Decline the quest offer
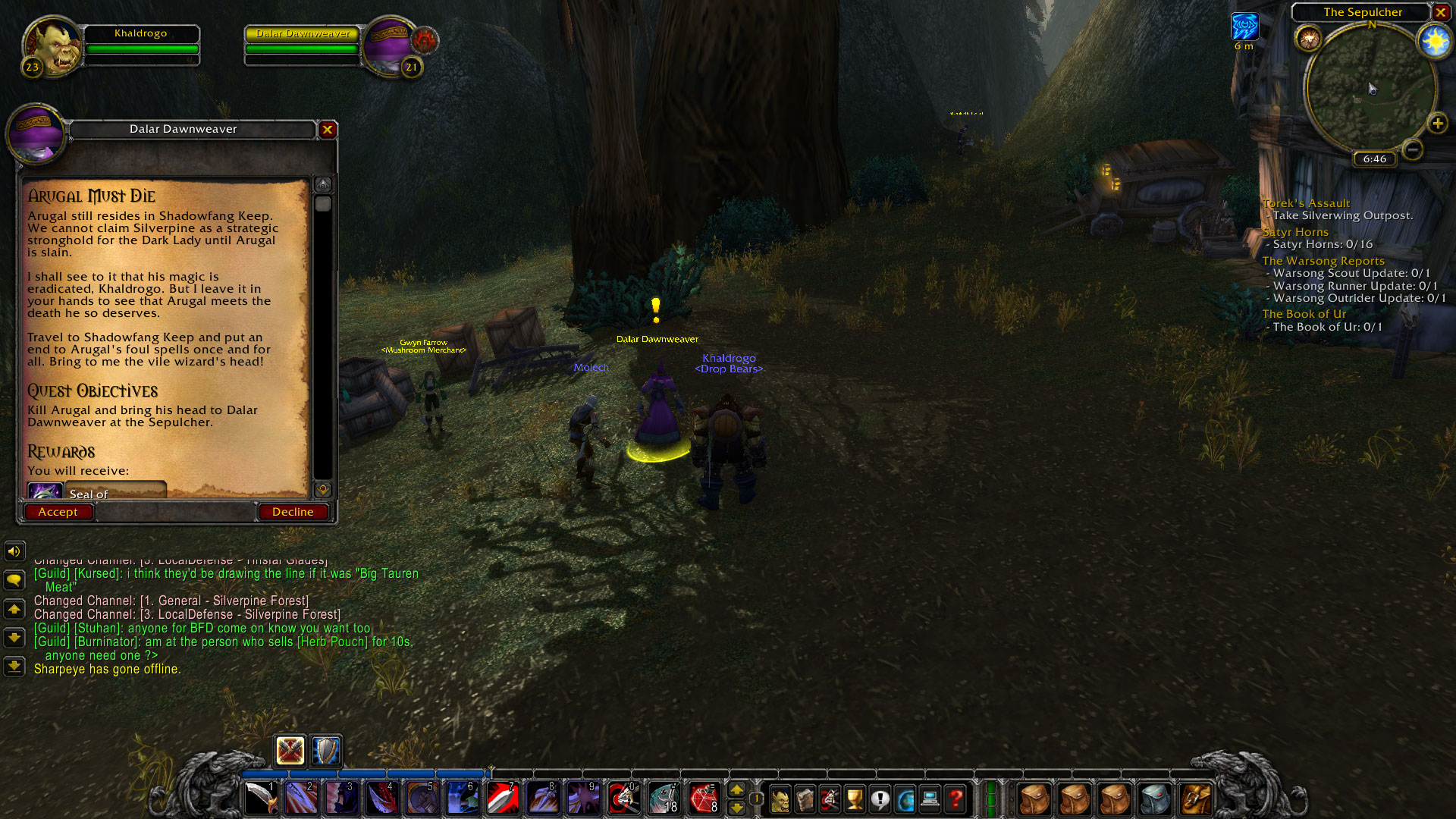The image size is (1456, 819). coord(293,511)
